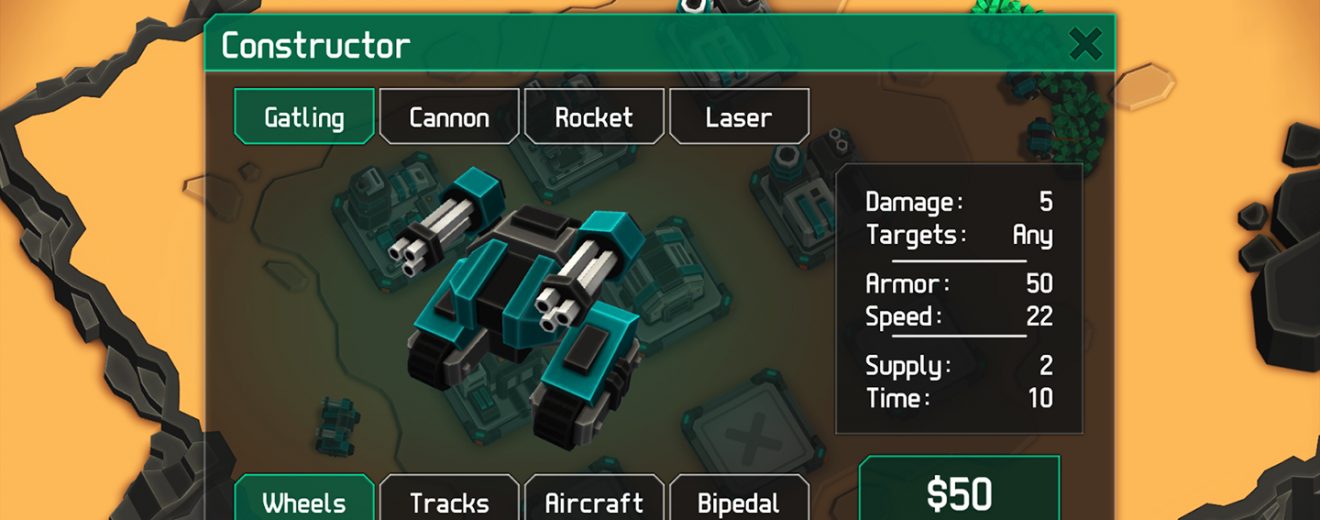Close the Constructor window
This screenshot has height=520, width=1320.
click(x=1085, y=44)
